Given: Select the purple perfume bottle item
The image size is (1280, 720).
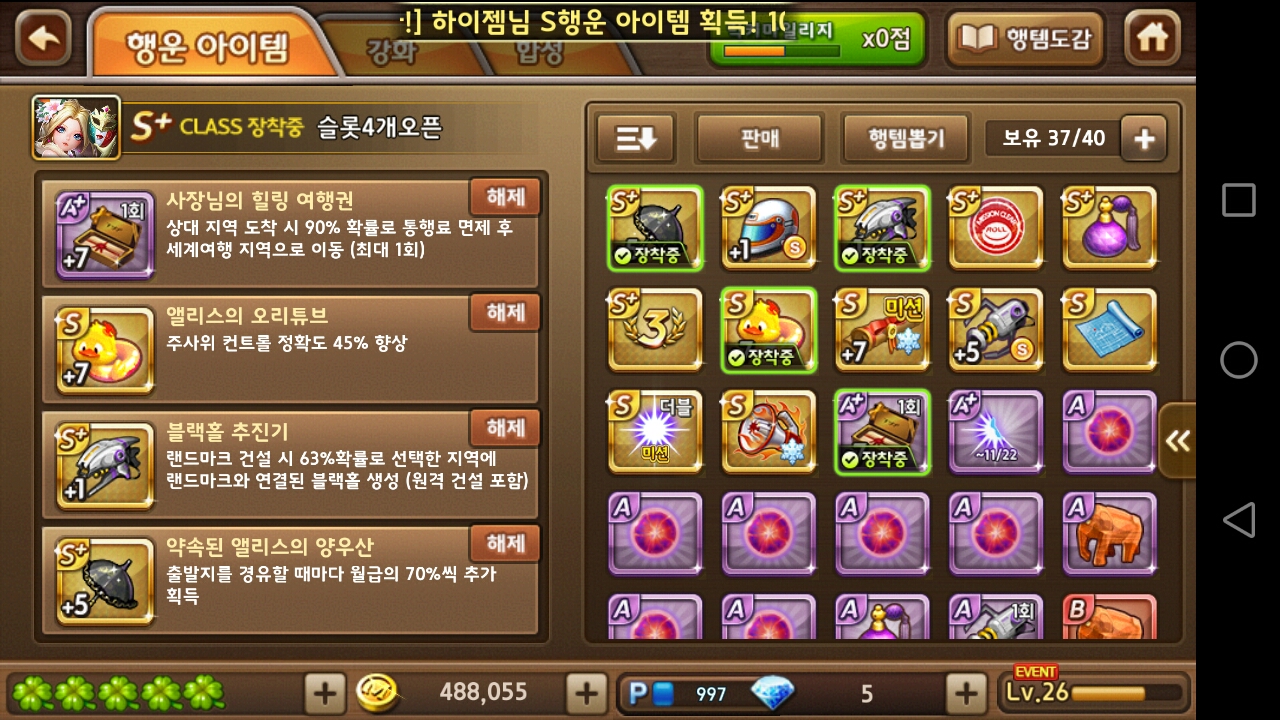Looking at the screenshot, I should point(1110,228).
